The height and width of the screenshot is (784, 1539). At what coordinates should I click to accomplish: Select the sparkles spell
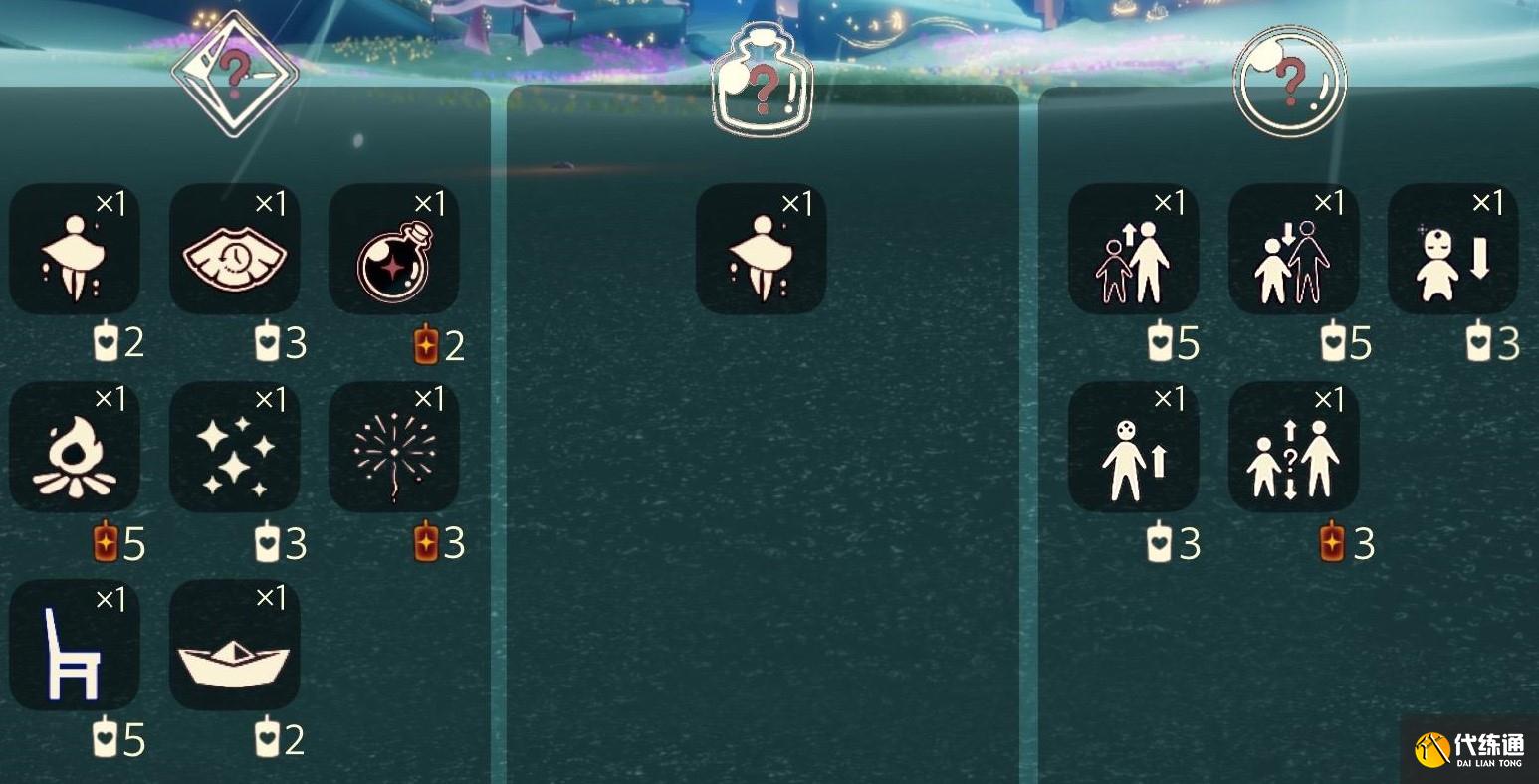[x=234, y=447]
